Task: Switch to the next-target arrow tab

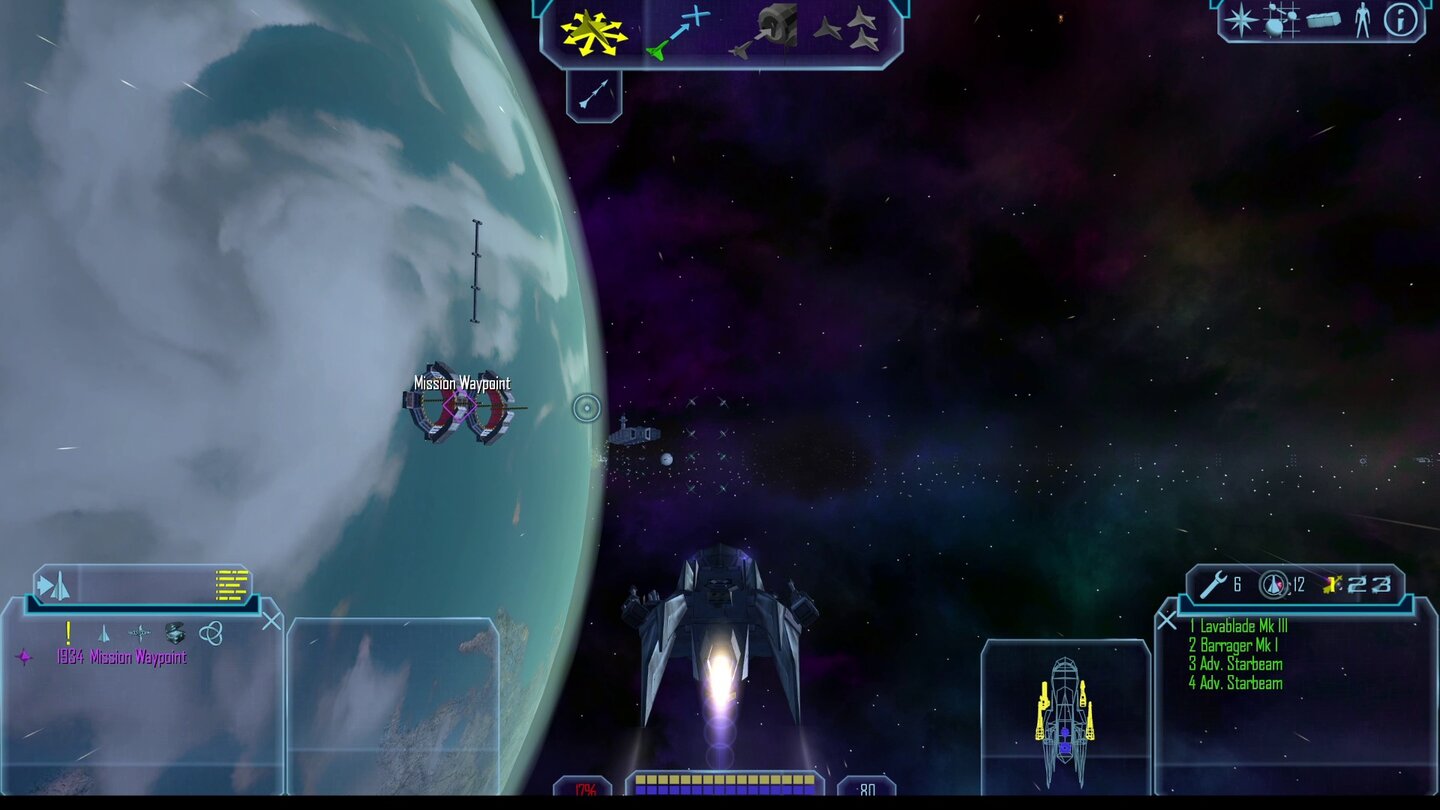Action: pos(45,587)
